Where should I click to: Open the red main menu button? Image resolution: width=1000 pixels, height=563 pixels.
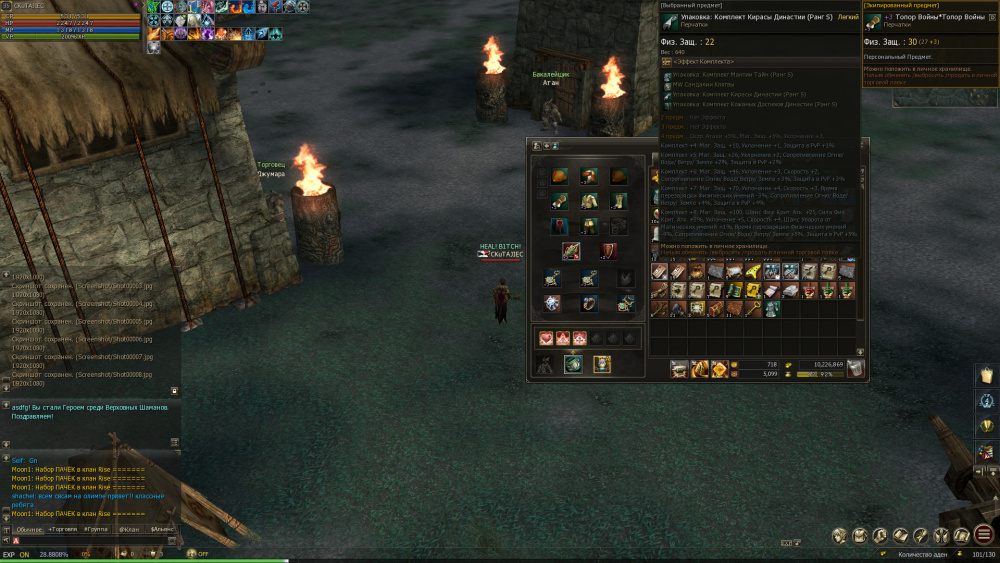click(984, 535)
